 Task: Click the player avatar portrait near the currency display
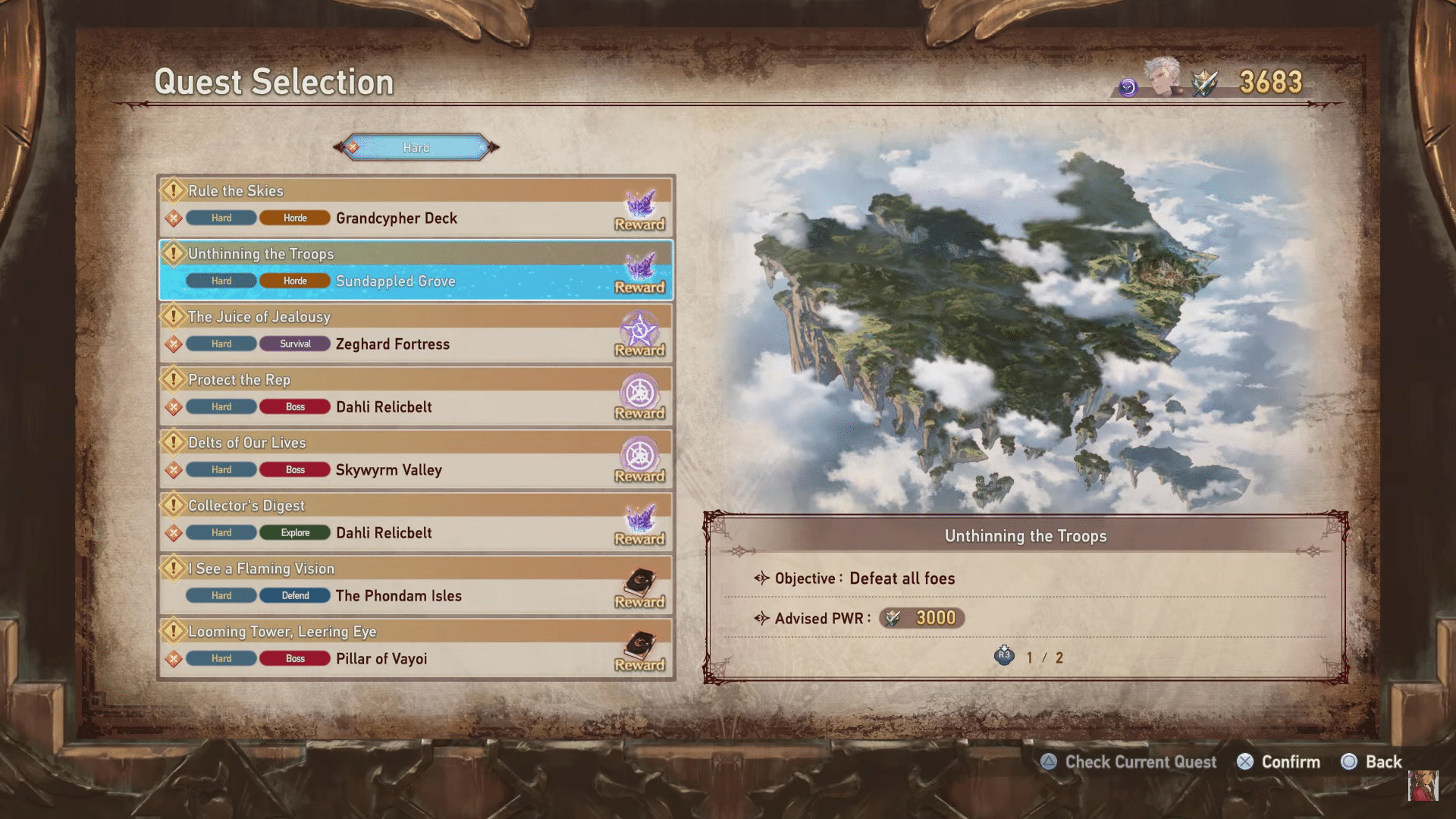click(1166, 83)
